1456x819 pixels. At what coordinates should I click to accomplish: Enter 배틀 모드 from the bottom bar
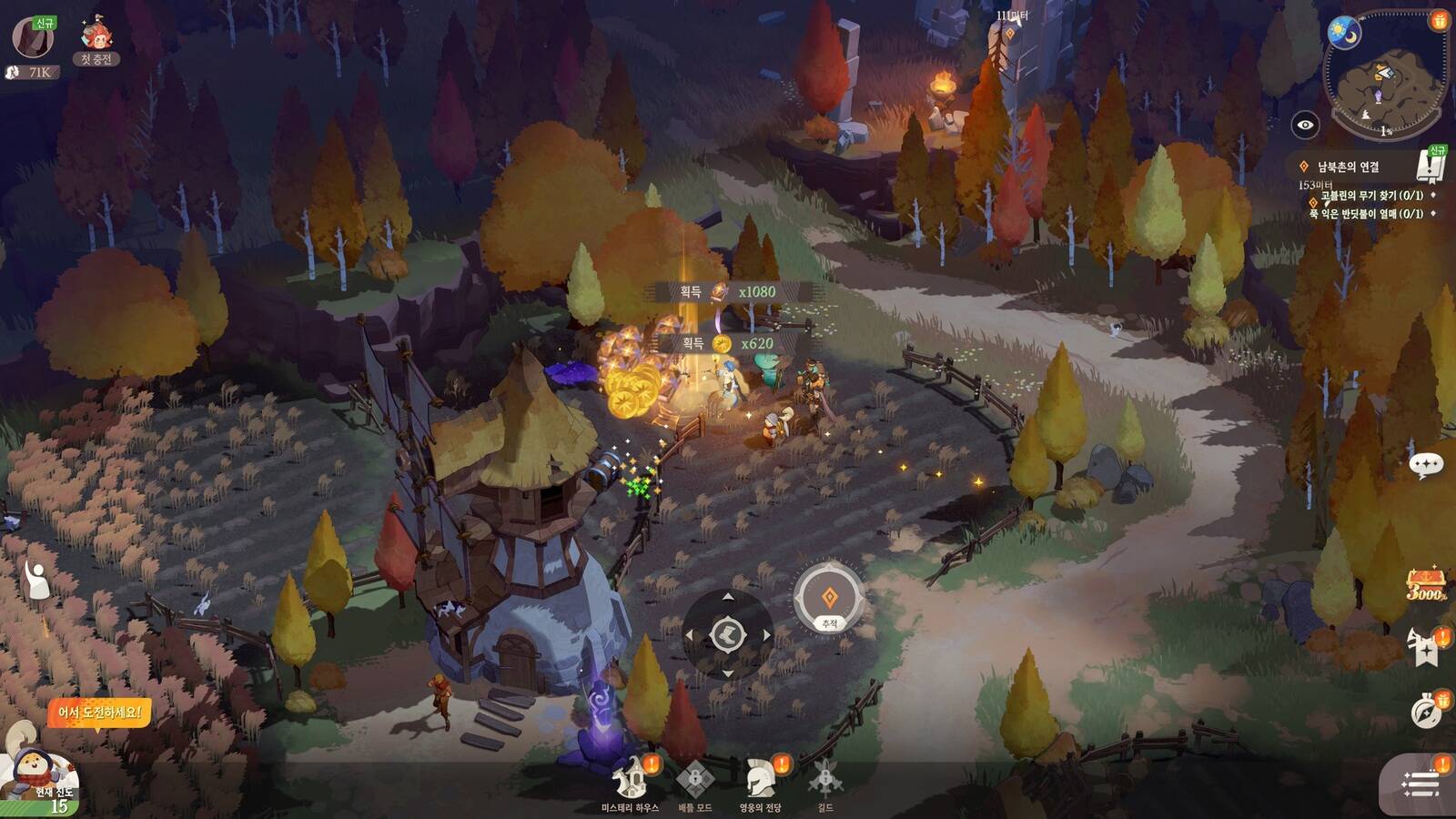(x=694, y=784)
